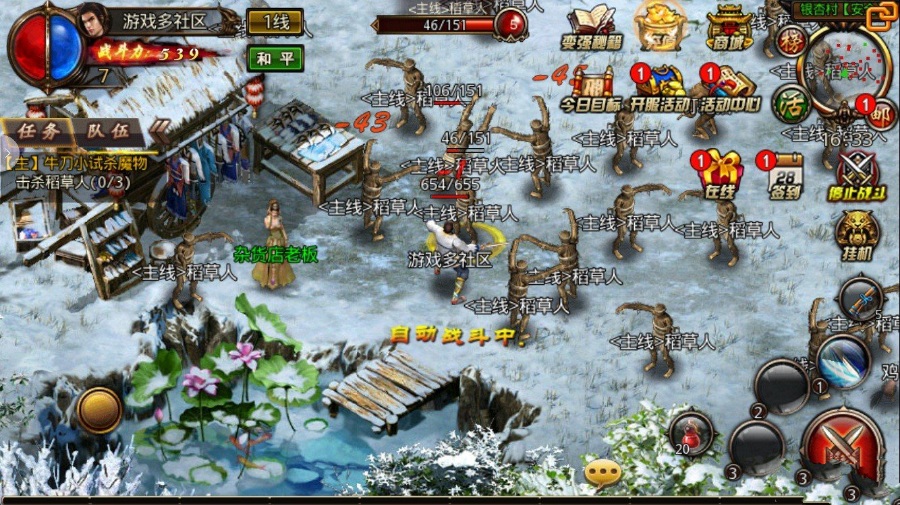Click the 停止战斗 stop combat button
Screen dimensions: 900x505
tap(858, 175)
